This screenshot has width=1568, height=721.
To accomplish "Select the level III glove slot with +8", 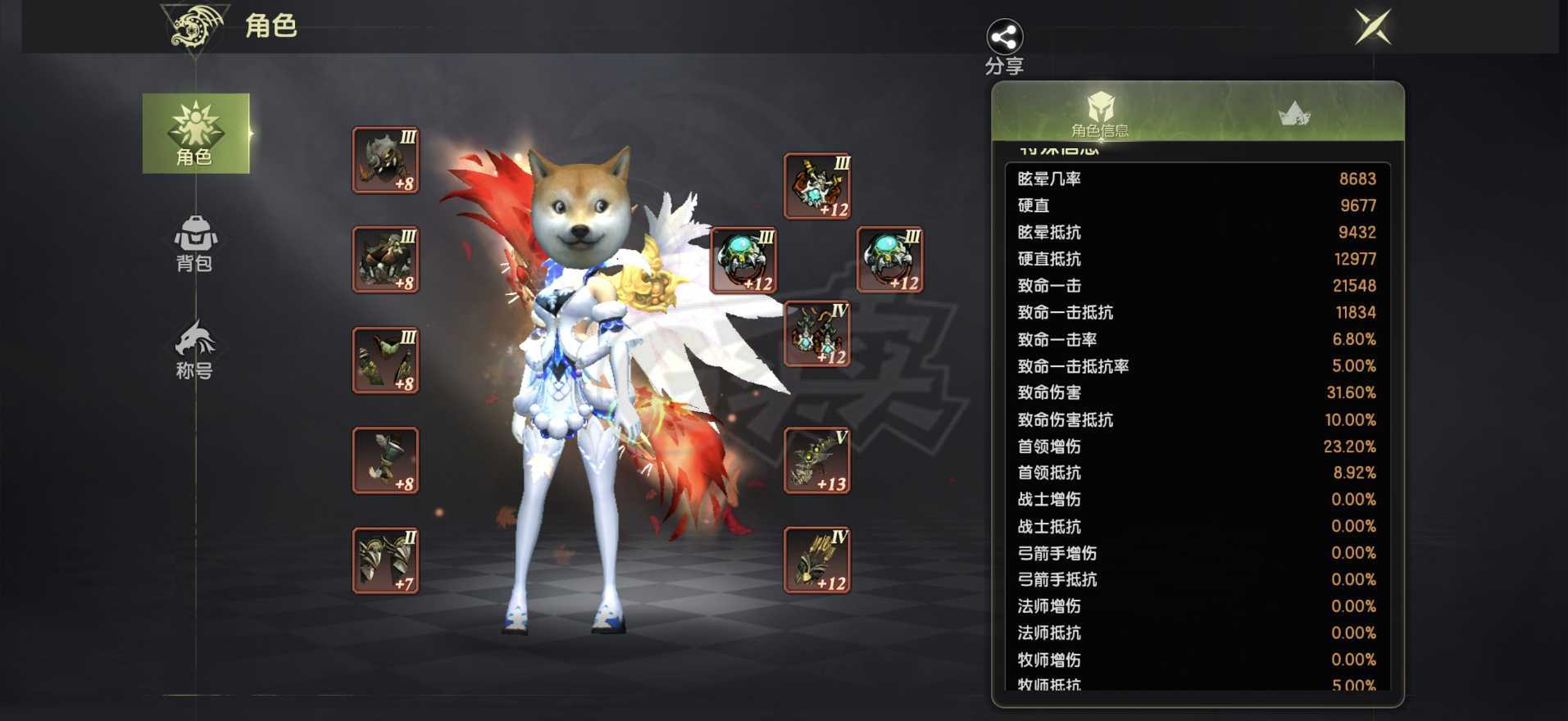I will (x=384, y=360).
